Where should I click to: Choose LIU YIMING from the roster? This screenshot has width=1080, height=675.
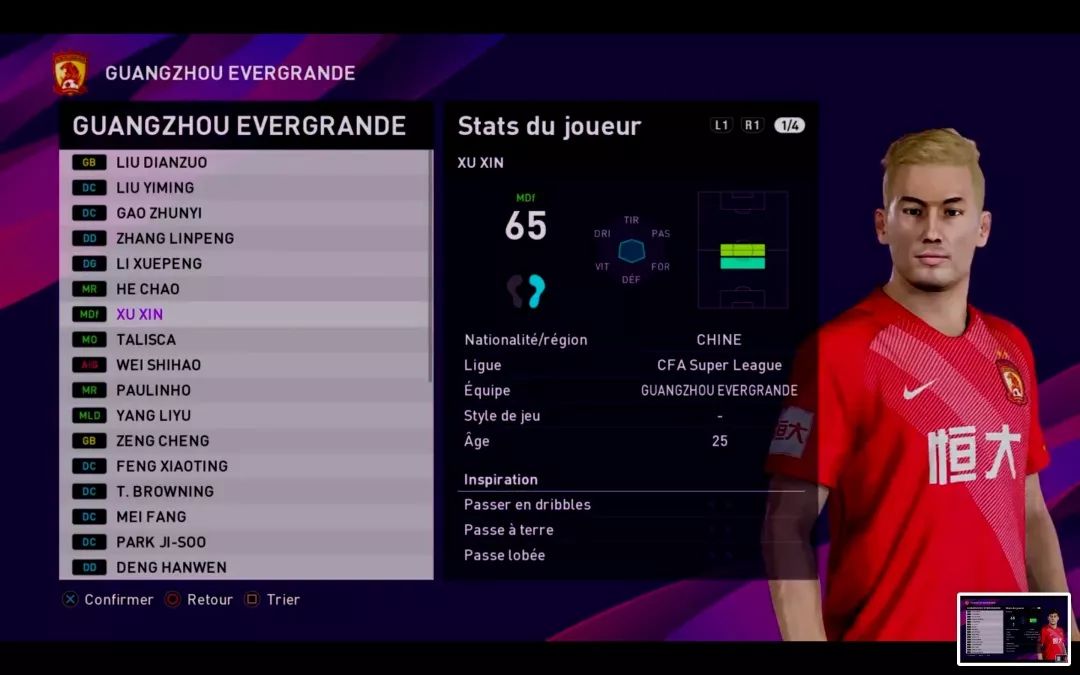[245, 187]
